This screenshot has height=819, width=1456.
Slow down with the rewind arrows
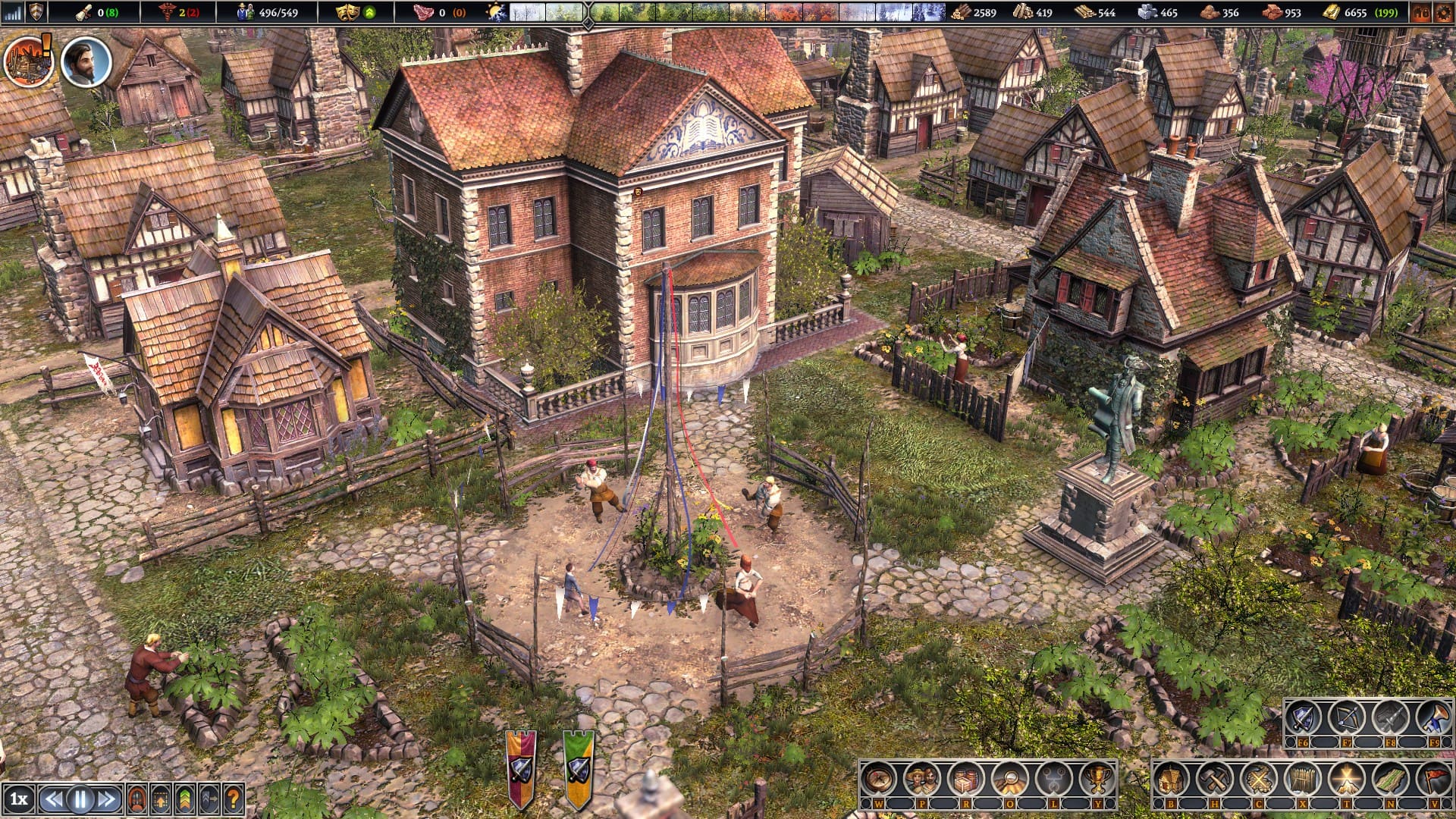[52, 799]
